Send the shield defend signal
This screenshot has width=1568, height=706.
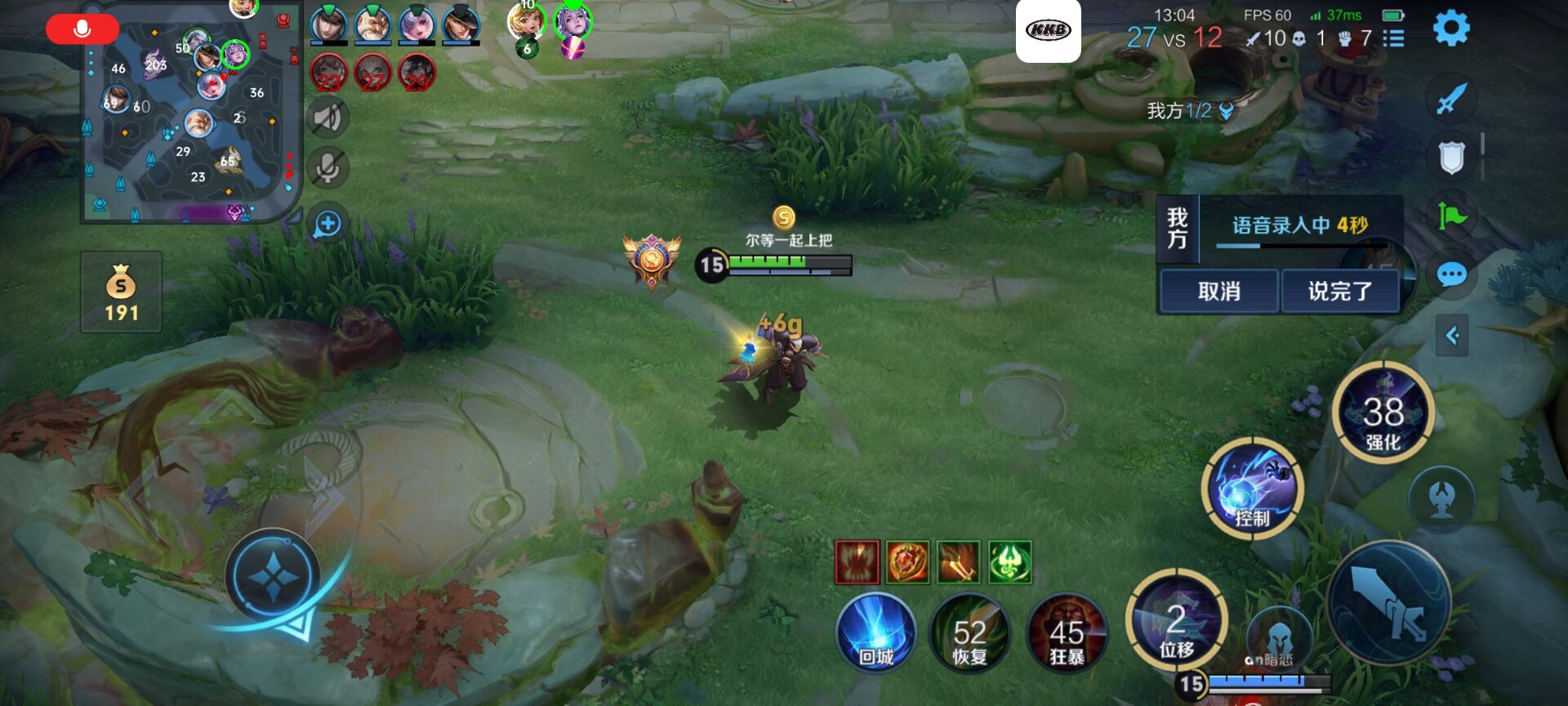(1451, 158)
